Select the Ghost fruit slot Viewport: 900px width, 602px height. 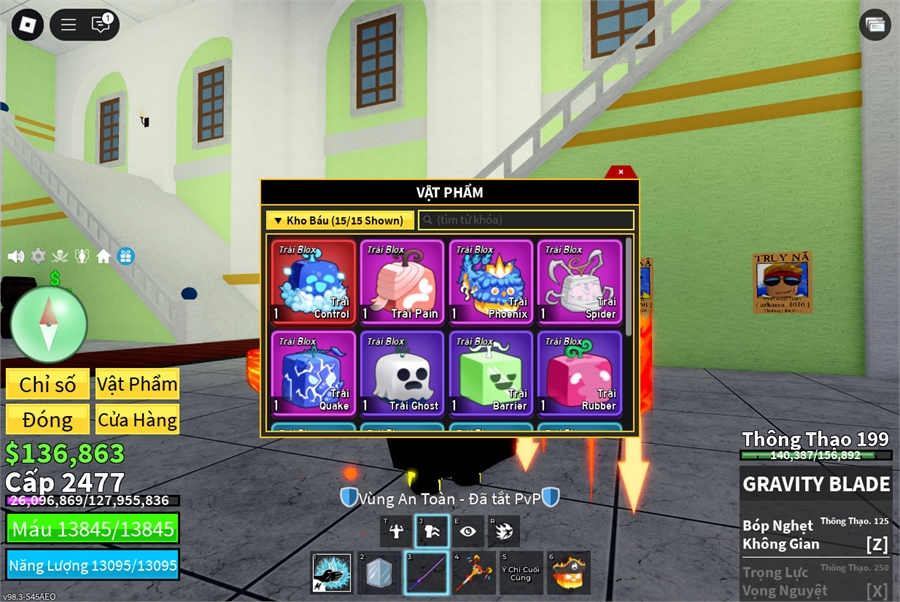pos(401,374)
